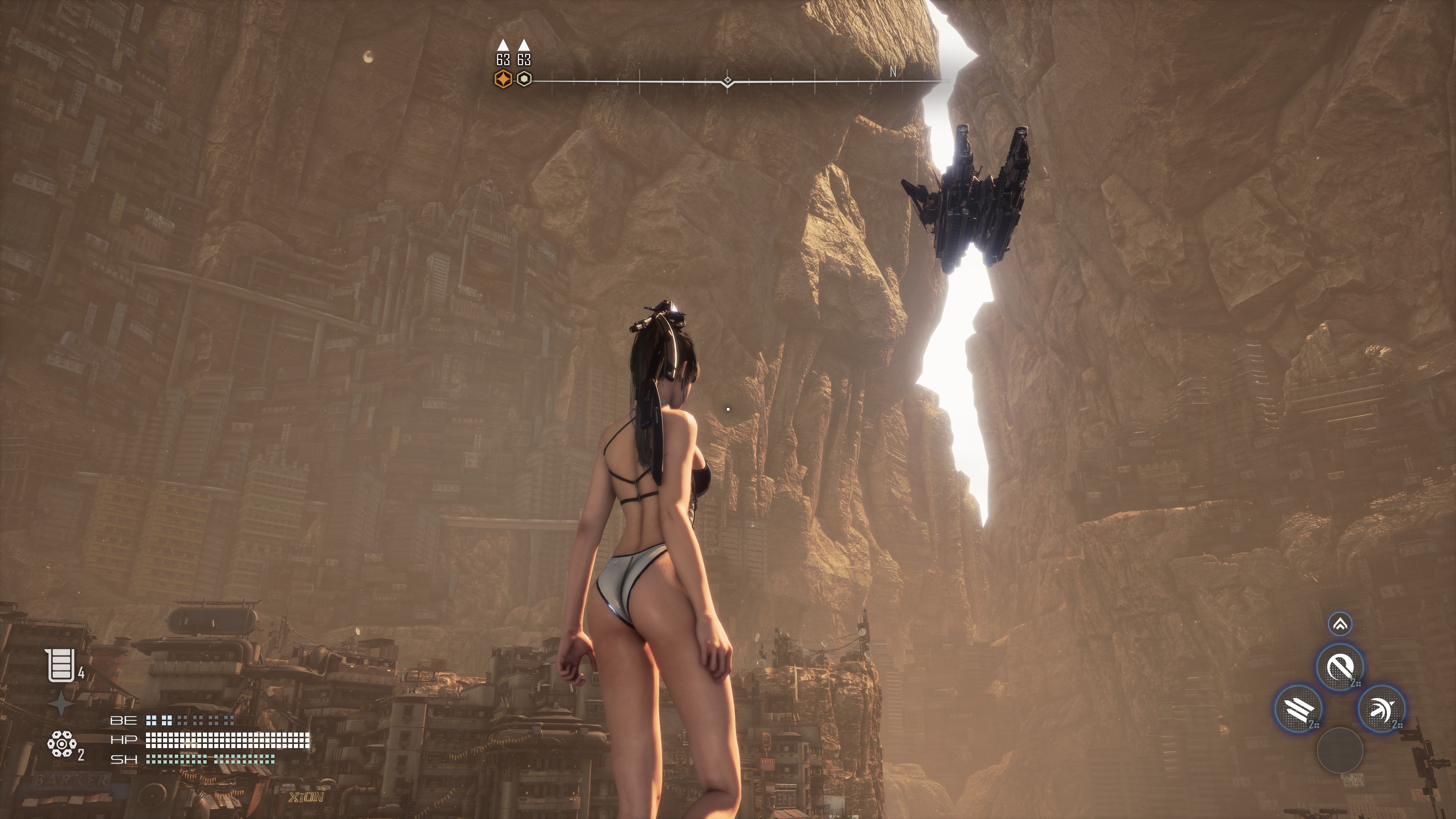This screenshot has width=1456, height=819.
Task: Trigger the circular slash skill icon
Action: point(1340,667)
